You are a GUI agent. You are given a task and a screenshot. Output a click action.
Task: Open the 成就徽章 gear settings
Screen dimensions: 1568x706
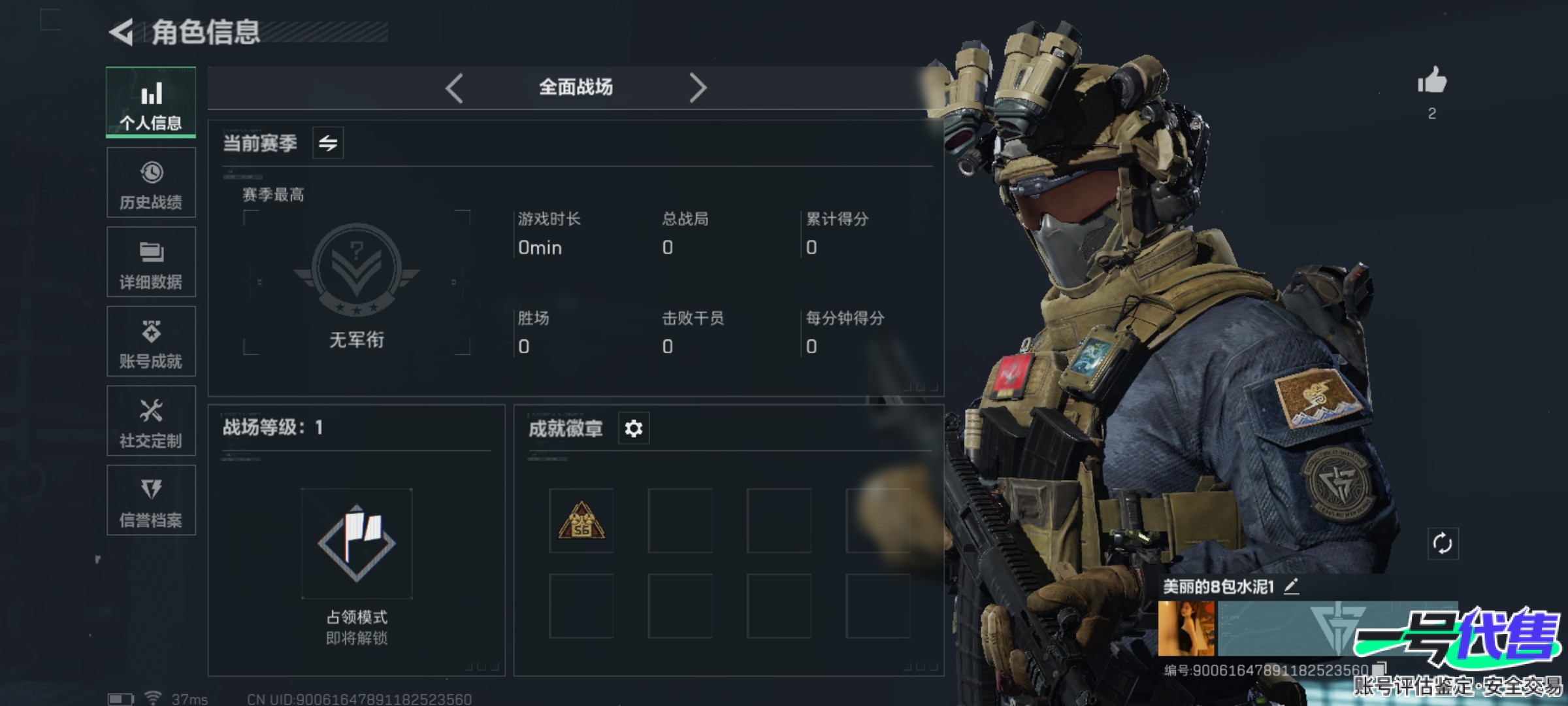633,428
